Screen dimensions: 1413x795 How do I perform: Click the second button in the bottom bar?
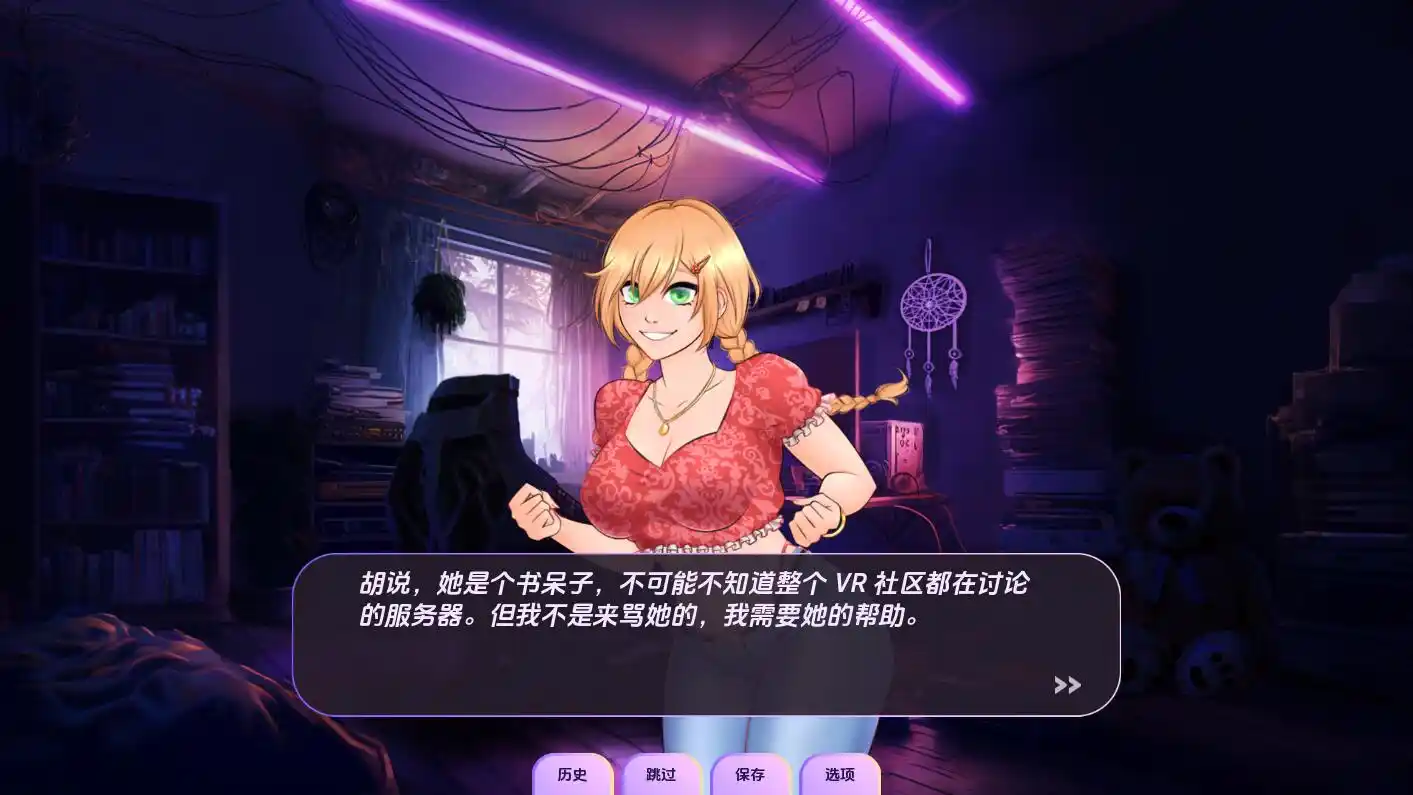pyautogui.click(x=660, y=775)
